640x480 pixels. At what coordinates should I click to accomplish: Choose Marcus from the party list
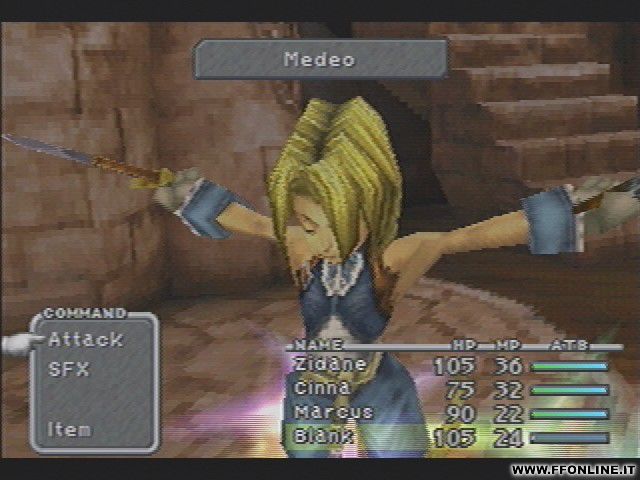coord(334,412)
